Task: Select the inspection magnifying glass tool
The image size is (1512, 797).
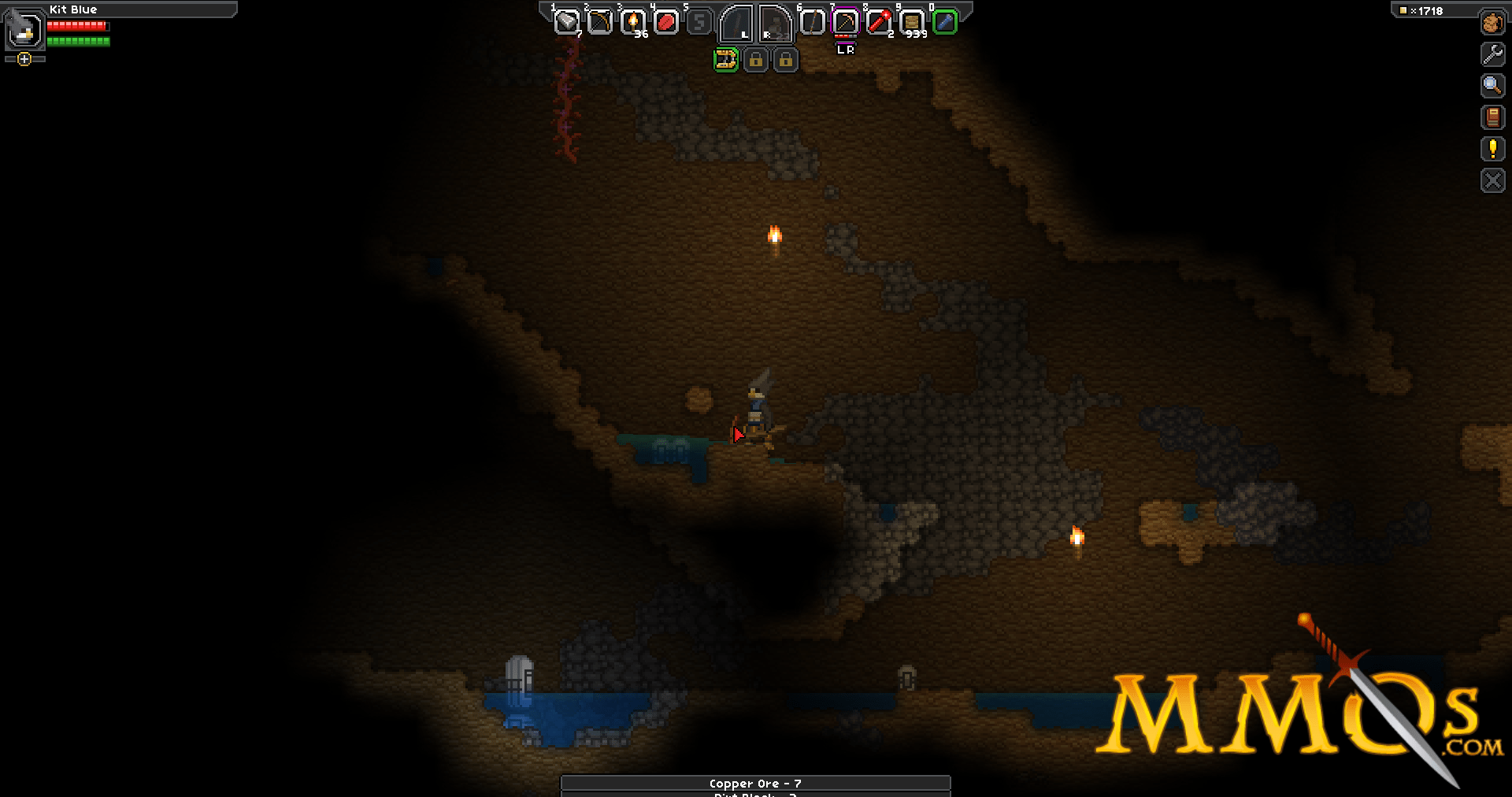Action: (x=1492, y=86)
